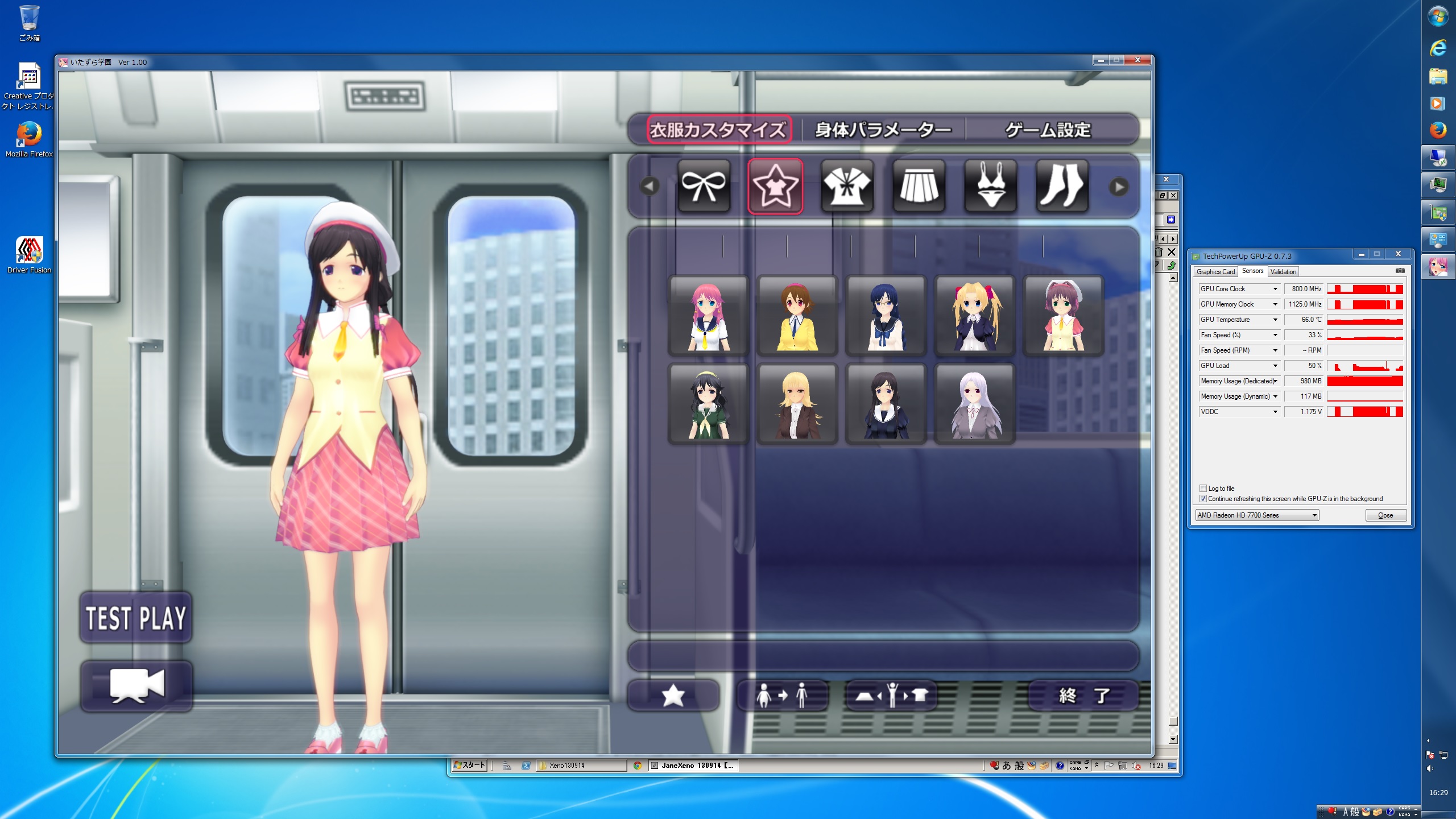The height and width of the screenshot is (819, 1456).
Task: Select the shirt top category
Action: click(x=847, y=186)
